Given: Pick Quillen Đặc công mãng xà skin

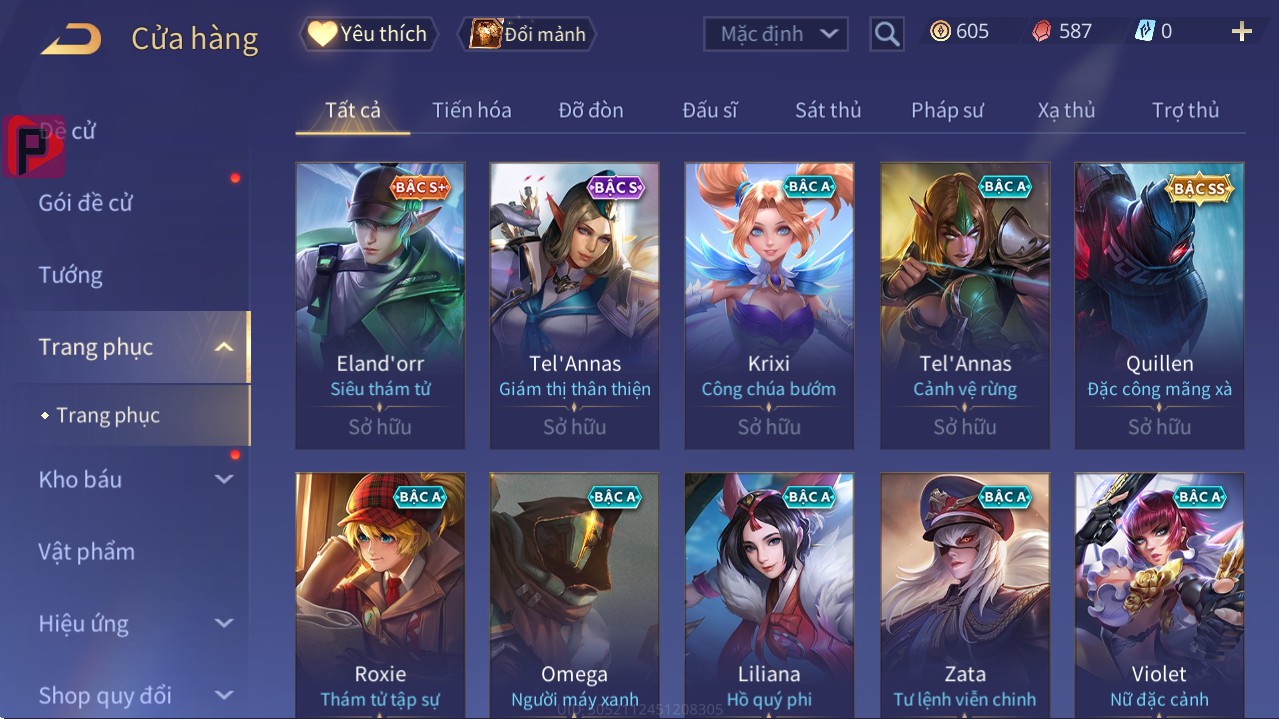Looking at the screenshot, I should pyautogui.click(x=1159, y=304).
